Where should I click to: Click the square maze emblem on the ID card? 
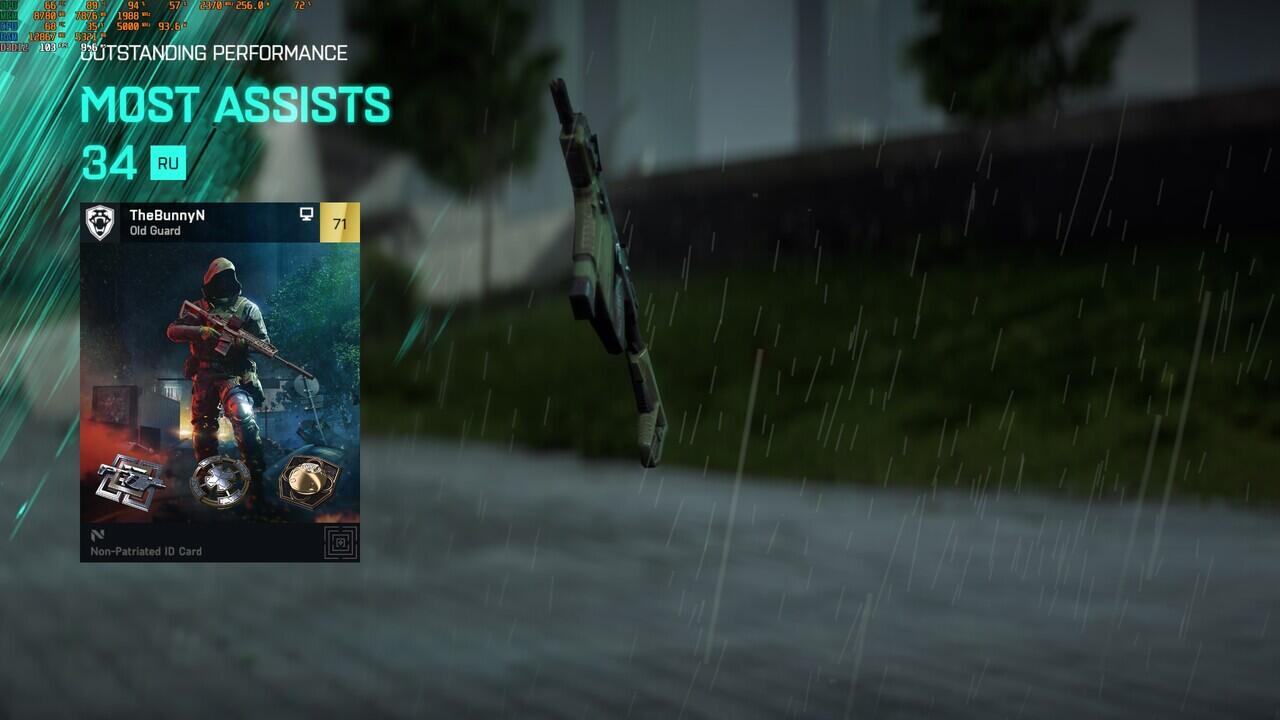[340, 543]
